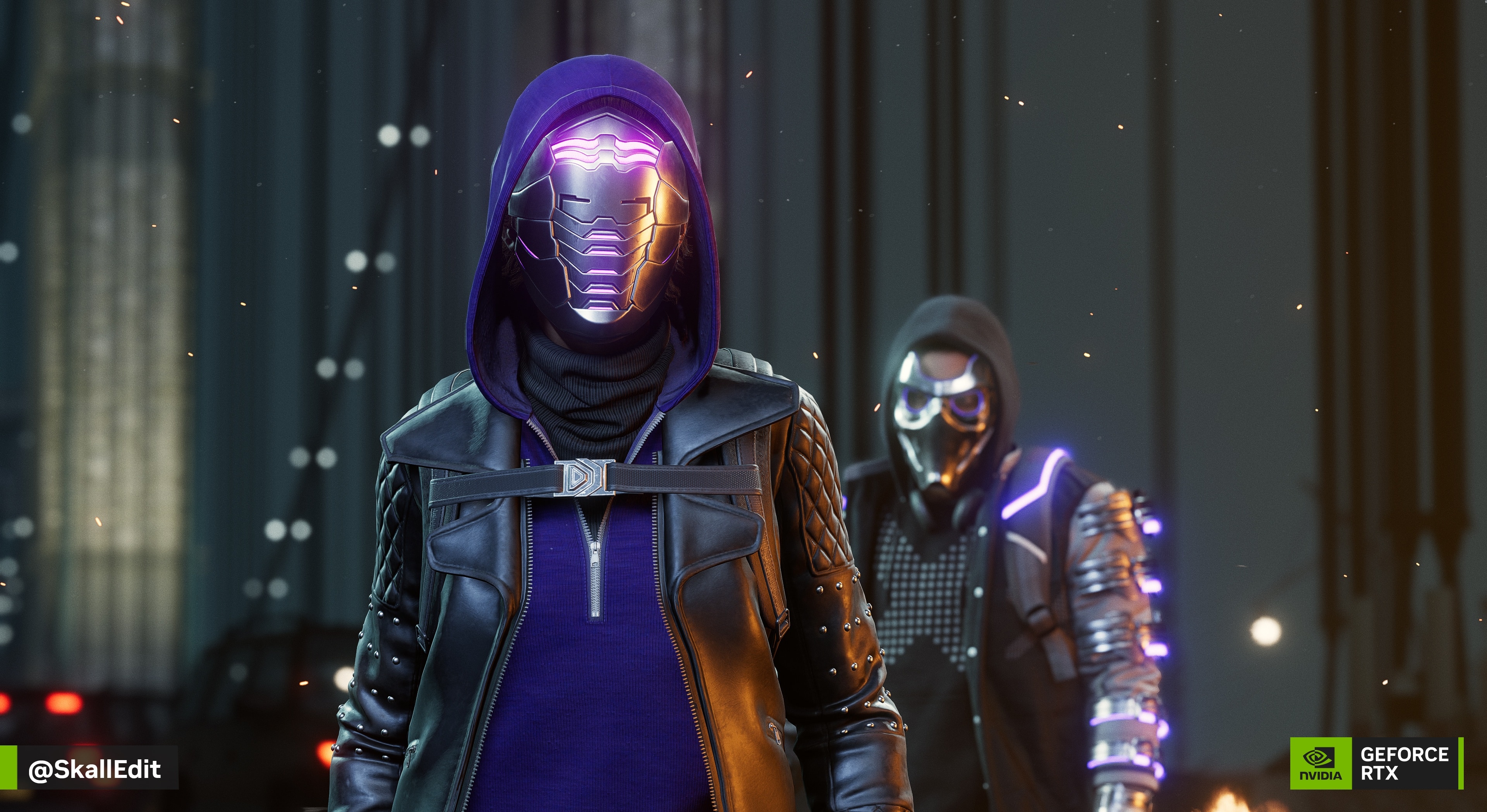Image resolution: width=1487 pixels, height=812 pixels.
Task: Open the NVIDIA GeForce RTX logo badge
Action: click(1376, 762)
